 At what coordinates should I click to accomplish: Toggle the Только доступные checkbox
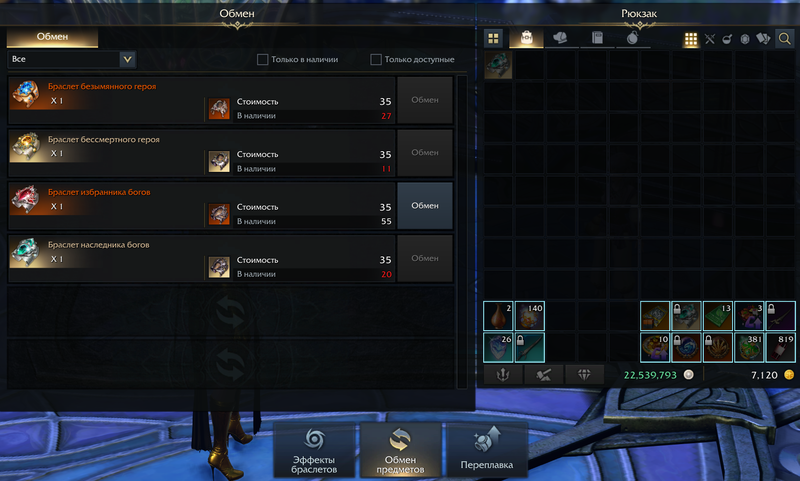(x=376, y=60)
